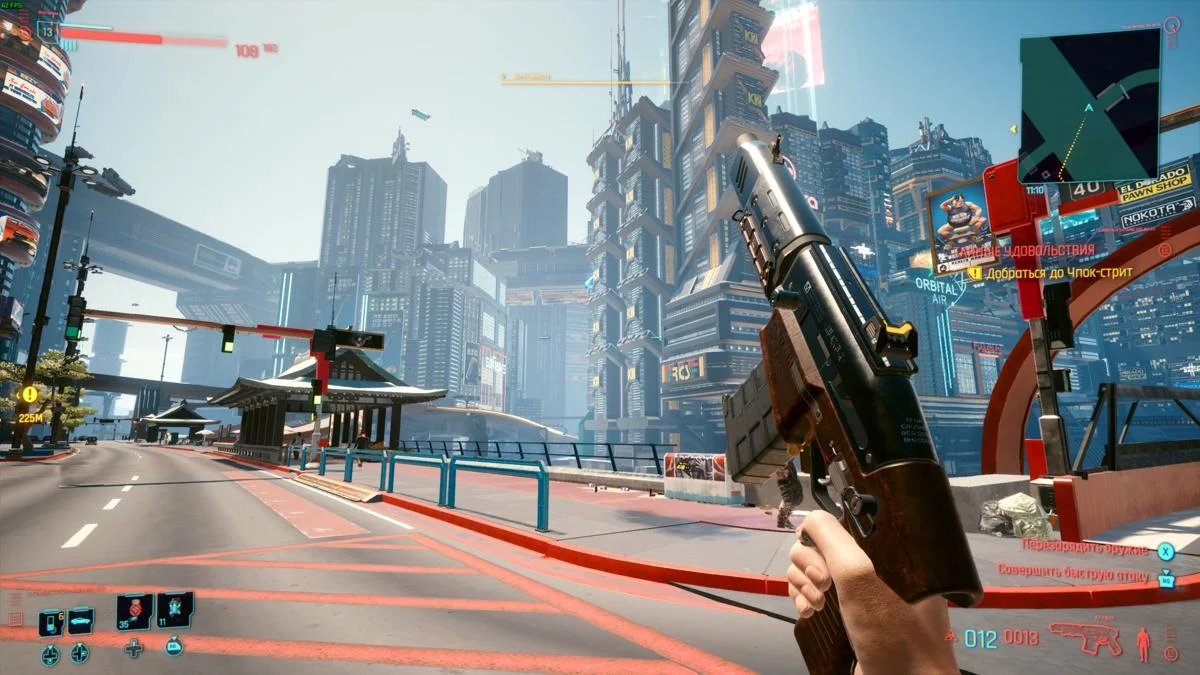Open the minimap
The width and height of the screenshot is (1200, 675).
[x=1089, y=104]
